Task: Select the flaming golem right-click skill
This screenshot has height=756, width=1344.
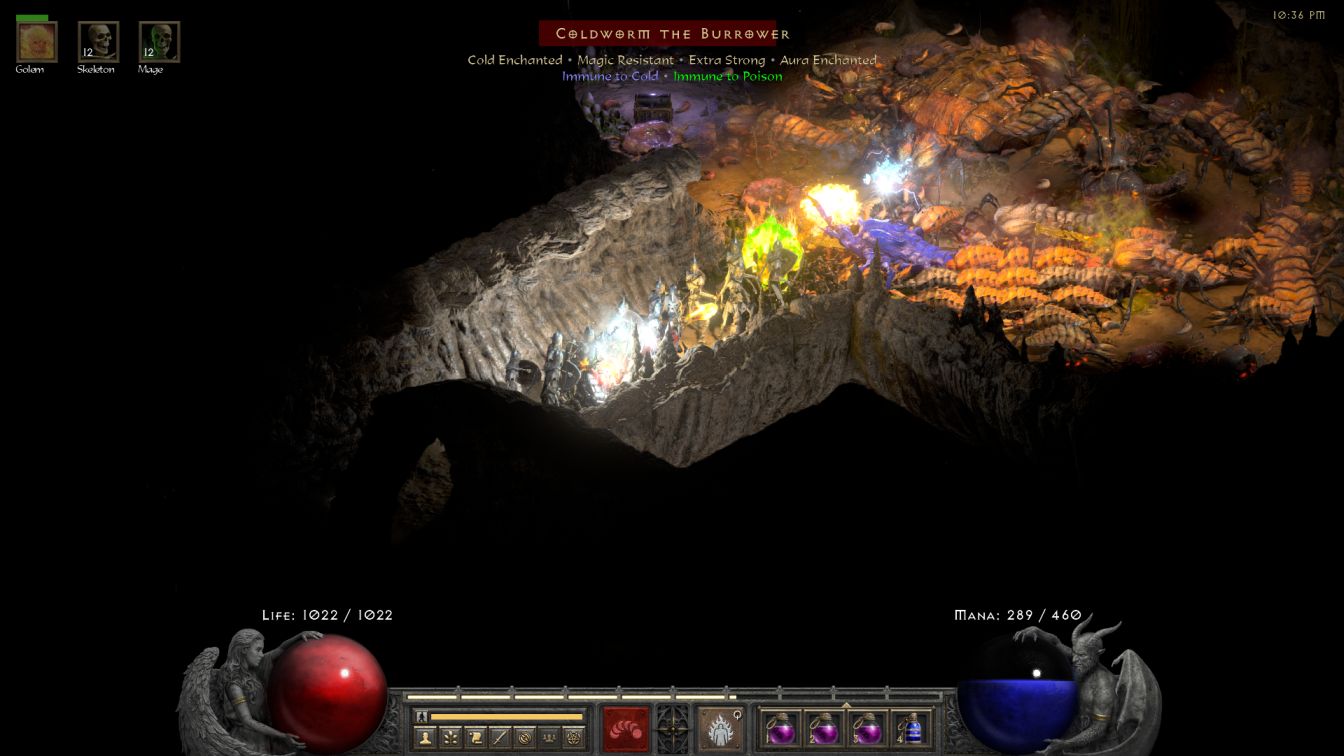Action: pyautogui.click(x=718, y=727)
